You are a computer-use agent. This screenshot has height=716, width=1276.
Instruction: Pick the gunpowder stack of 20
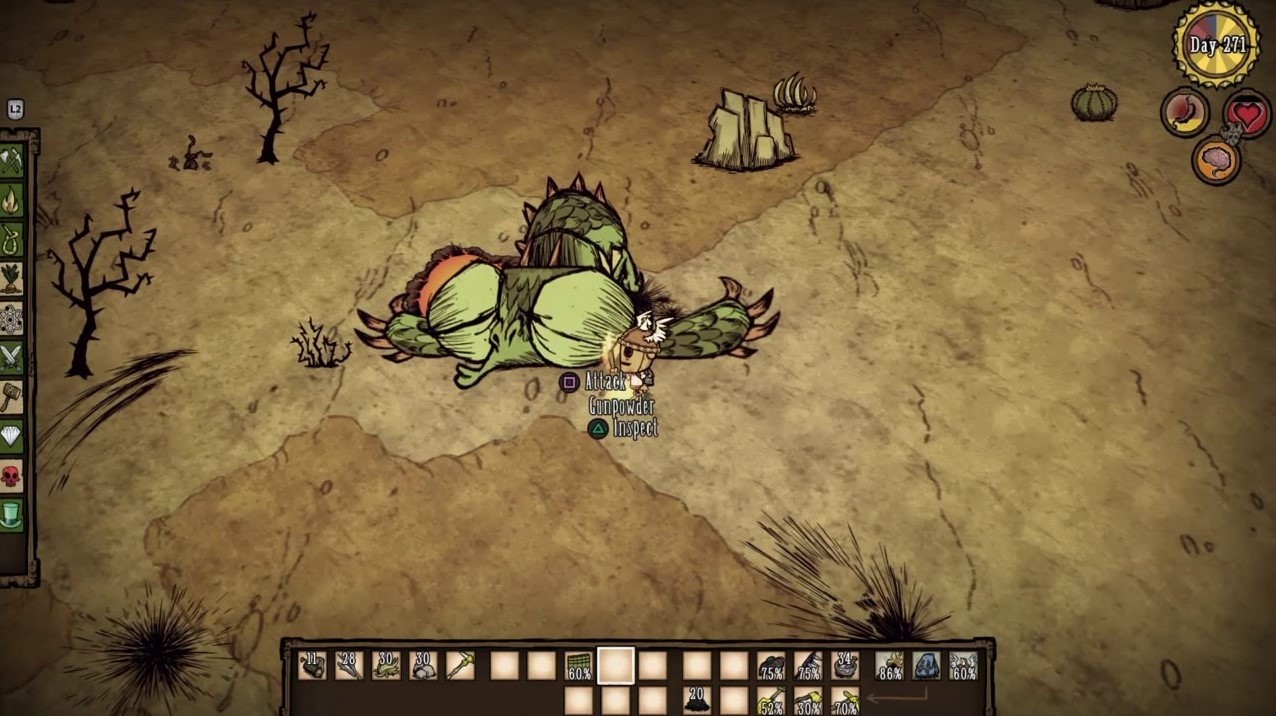697,700
